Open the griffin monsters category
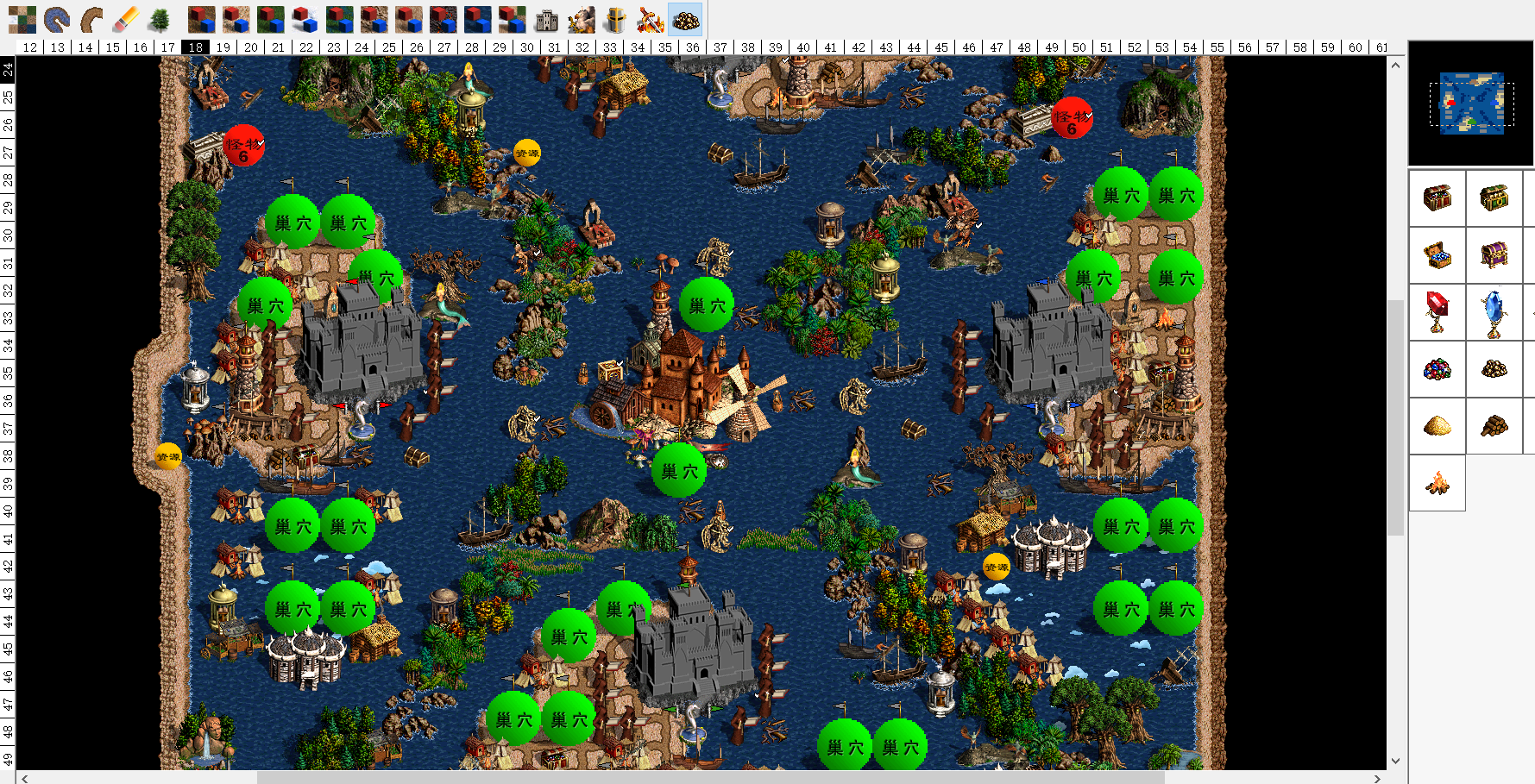1535x784 pixels. pos(582,19)
